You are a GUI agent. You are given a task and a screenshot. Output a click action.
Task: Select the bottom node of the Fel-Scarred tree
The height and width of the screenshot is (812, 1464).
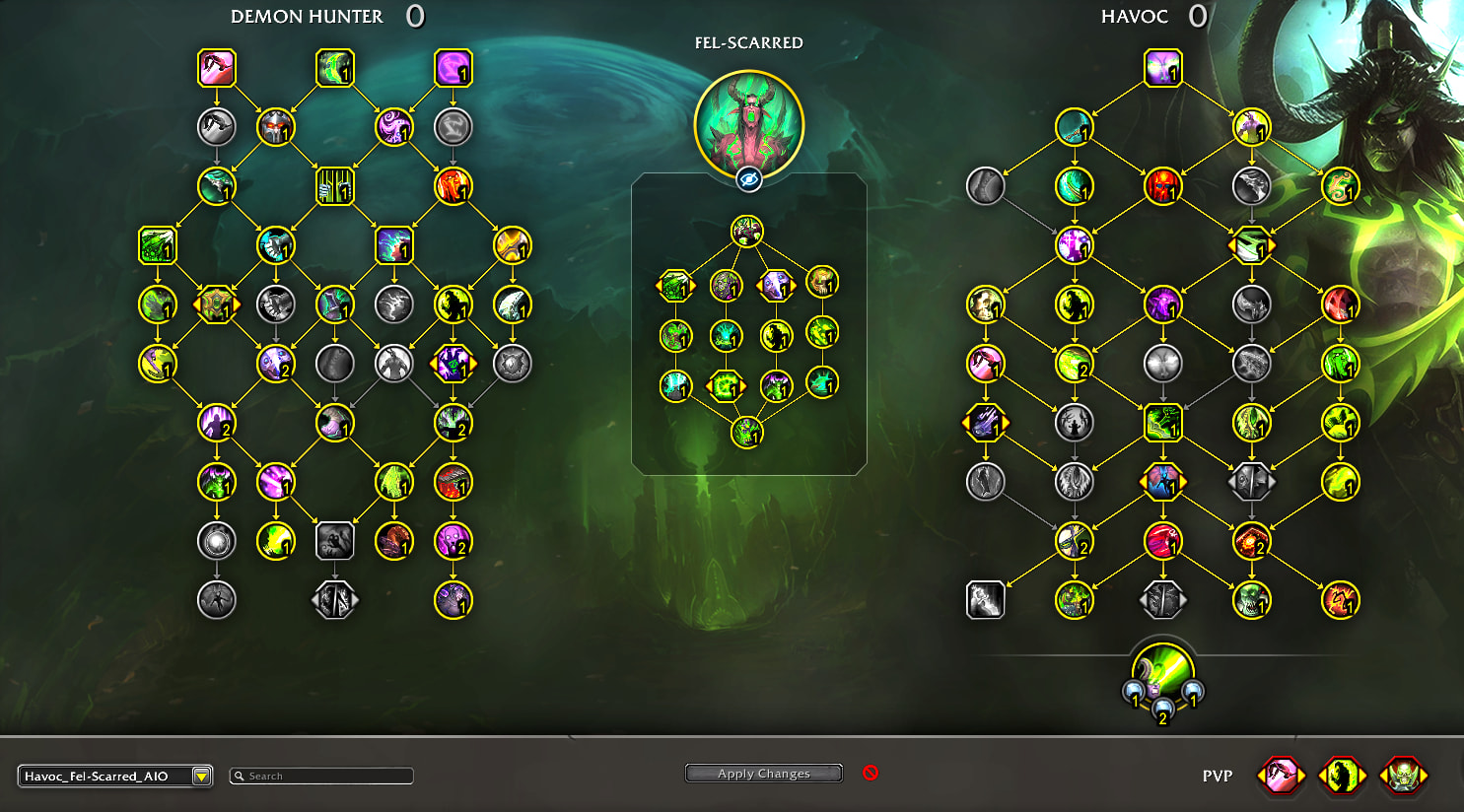[747, 432]
